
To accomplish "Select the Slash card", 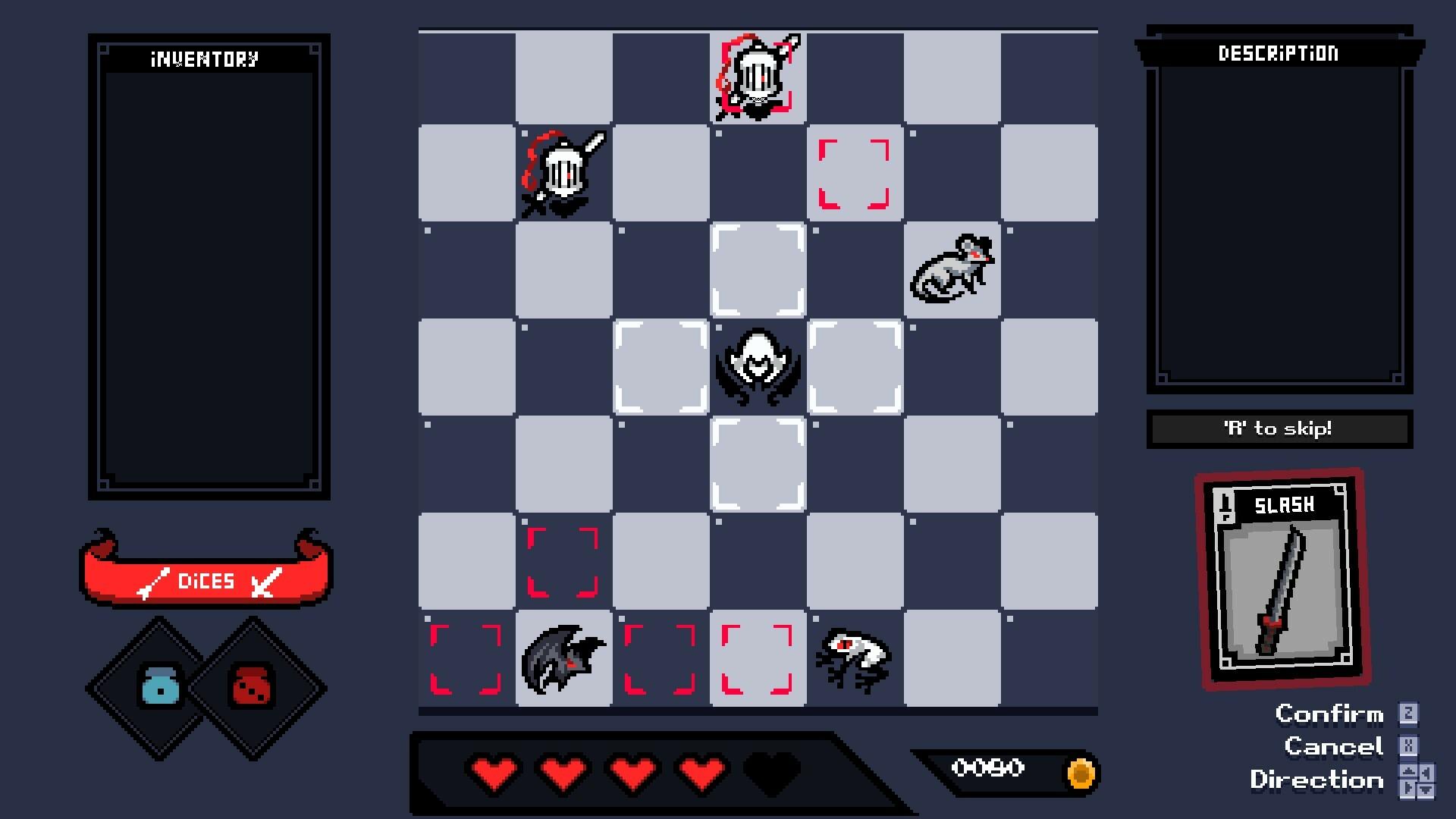I will [x=1280, y=580].
